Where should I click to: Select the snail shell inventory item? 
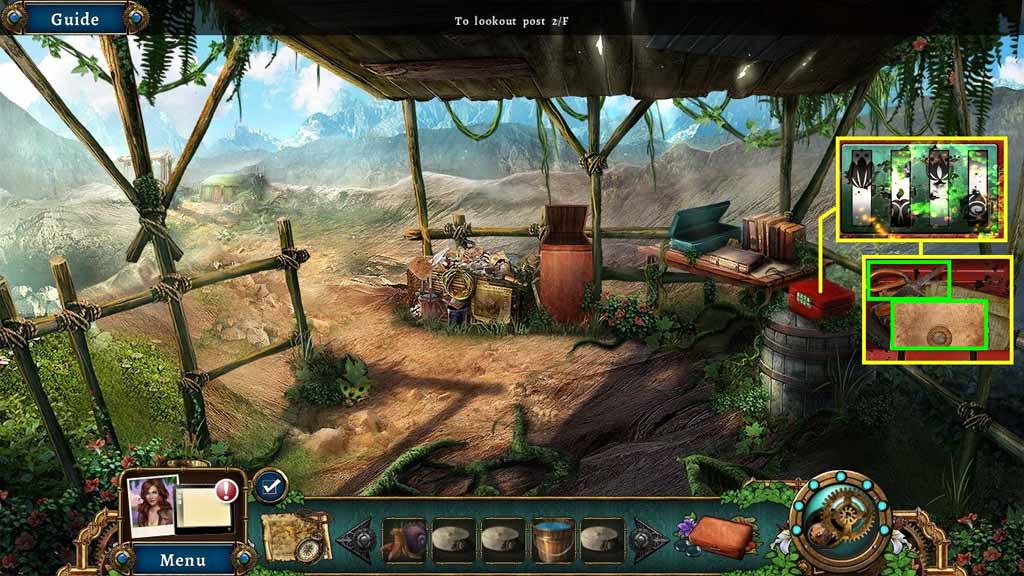404,540
